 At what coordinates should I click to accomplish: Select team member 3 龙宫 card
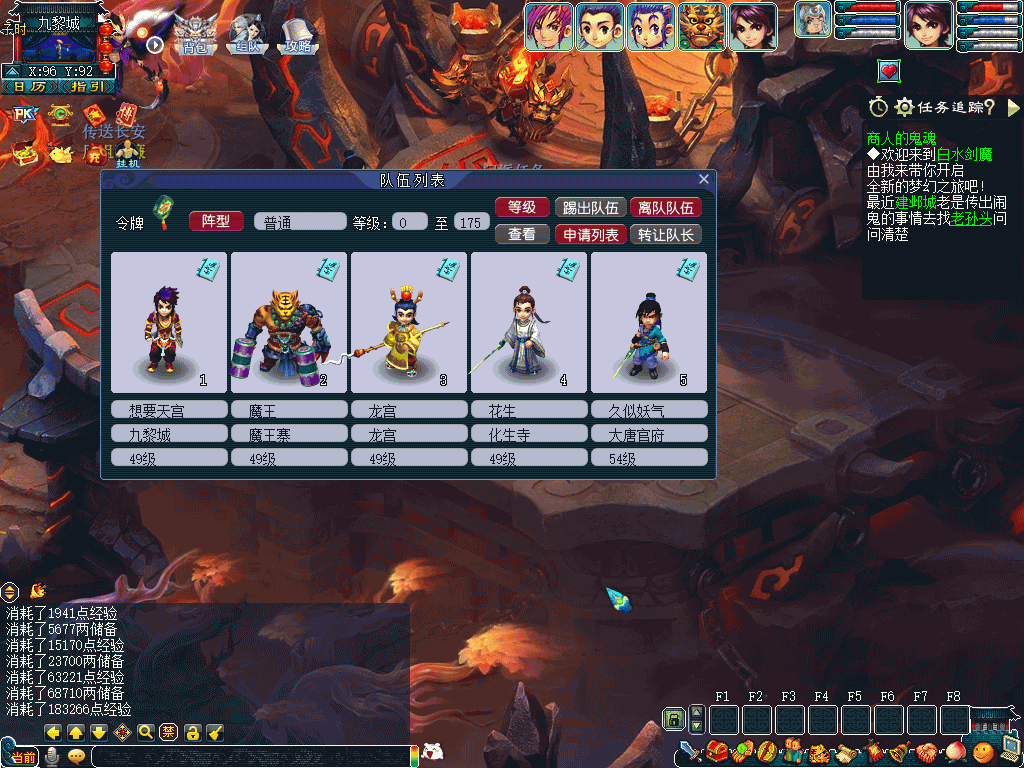pos(409,322)
